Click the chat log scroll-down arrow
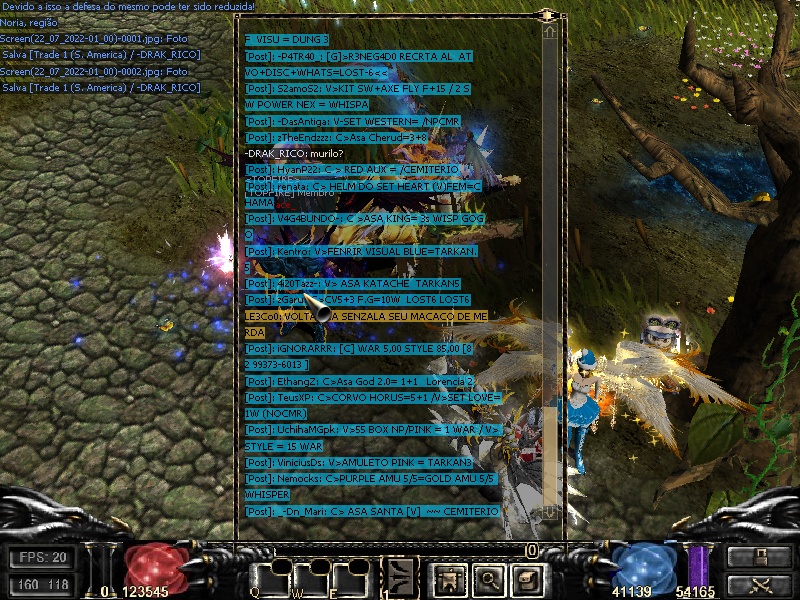Screen dimensions: 800x600 coord(550,511)
